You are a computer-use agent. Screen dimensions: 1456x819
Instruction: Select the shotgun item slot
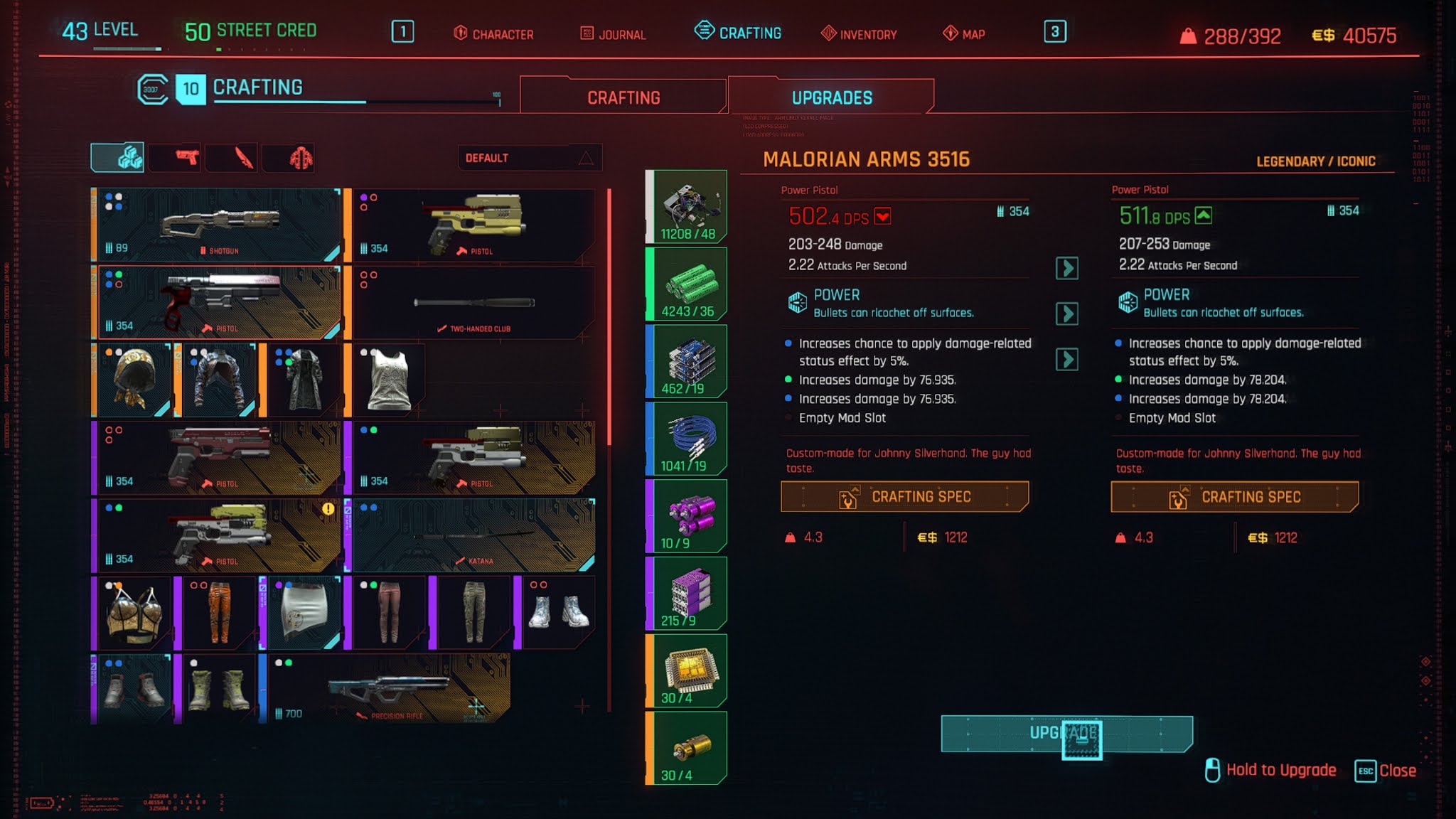point(218,225)
